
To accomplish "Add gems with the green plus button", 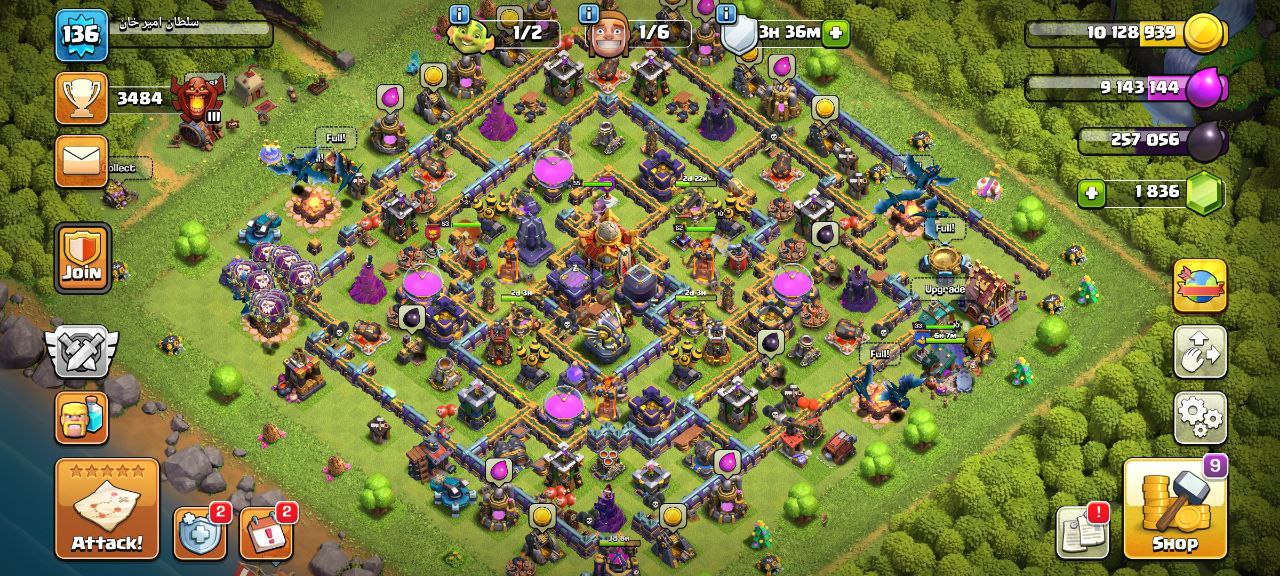I will (1091, 192).
